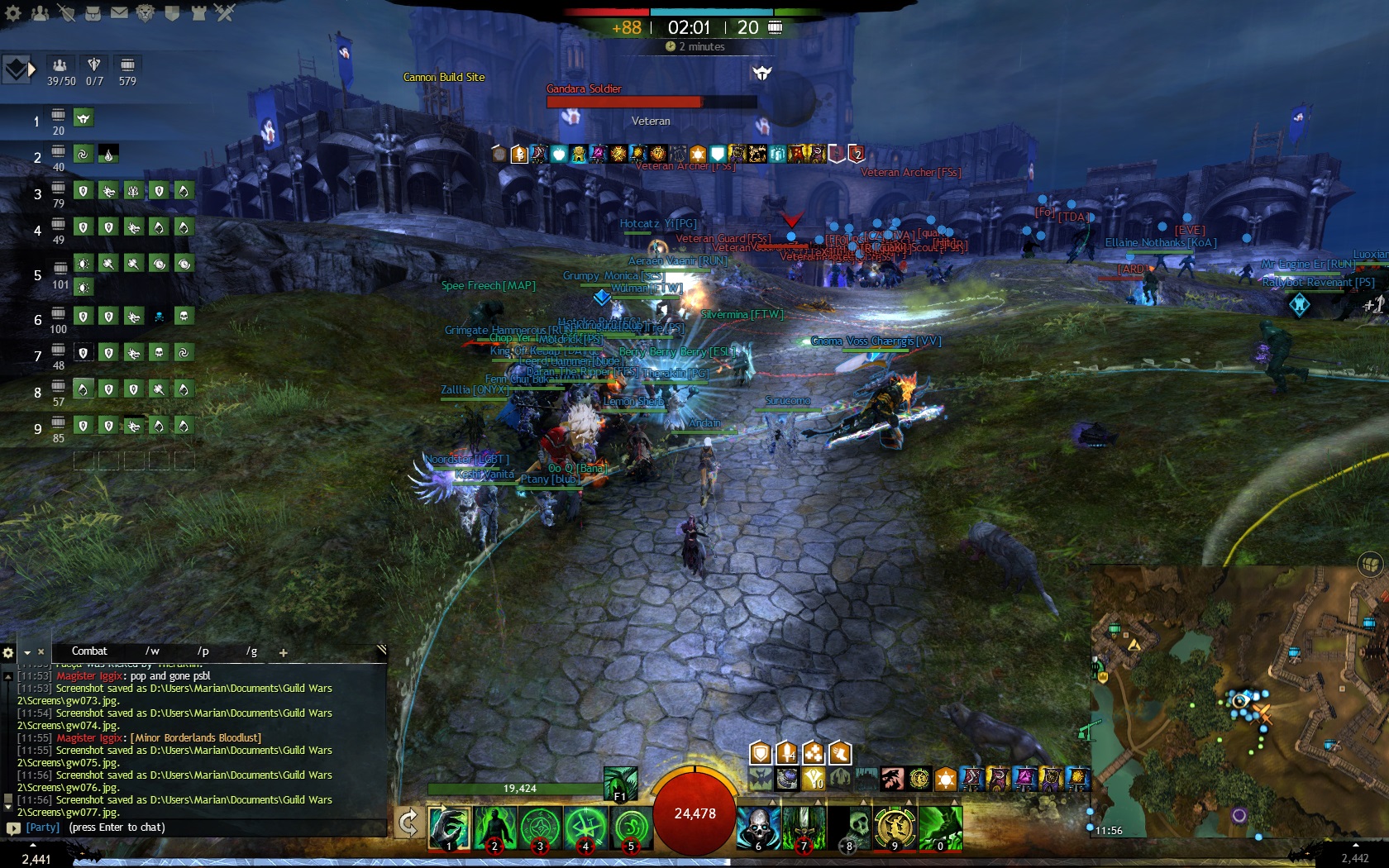This screenshot has width=1389, height=868.
Task: Open the mail envelope icon
Action: tap(119, 12)
